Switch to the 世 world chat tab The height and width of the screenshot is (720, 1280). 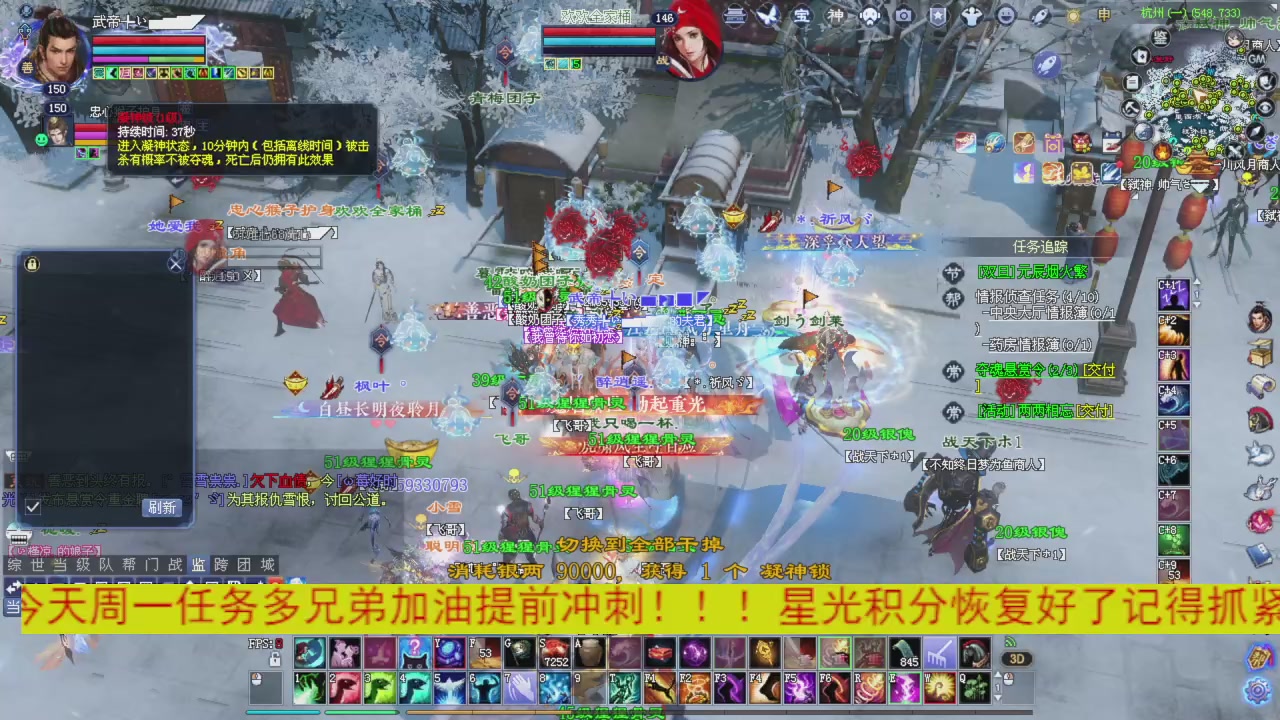click(x=34, y=565)
